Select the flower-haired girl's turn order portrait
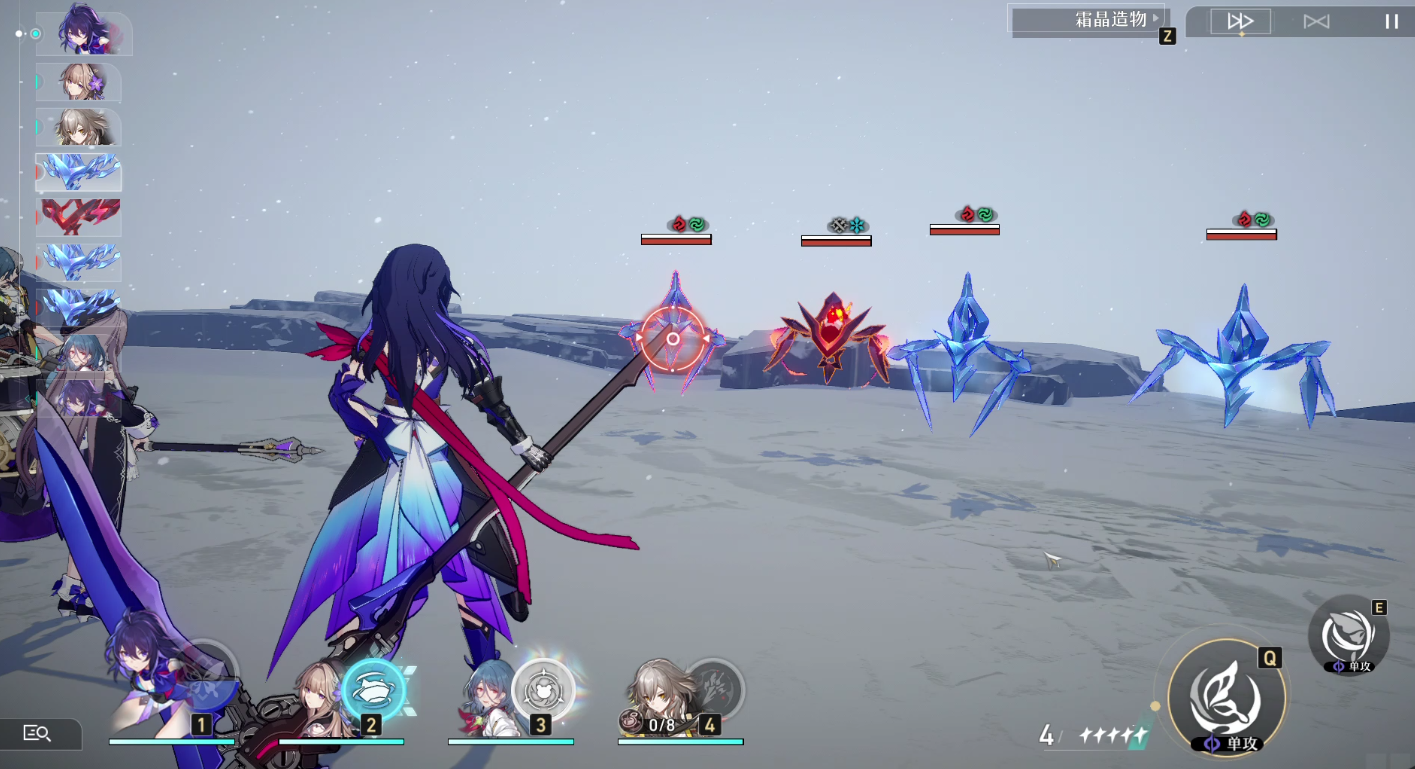This screenshot has width=1415, height=769. coord(79,83)
